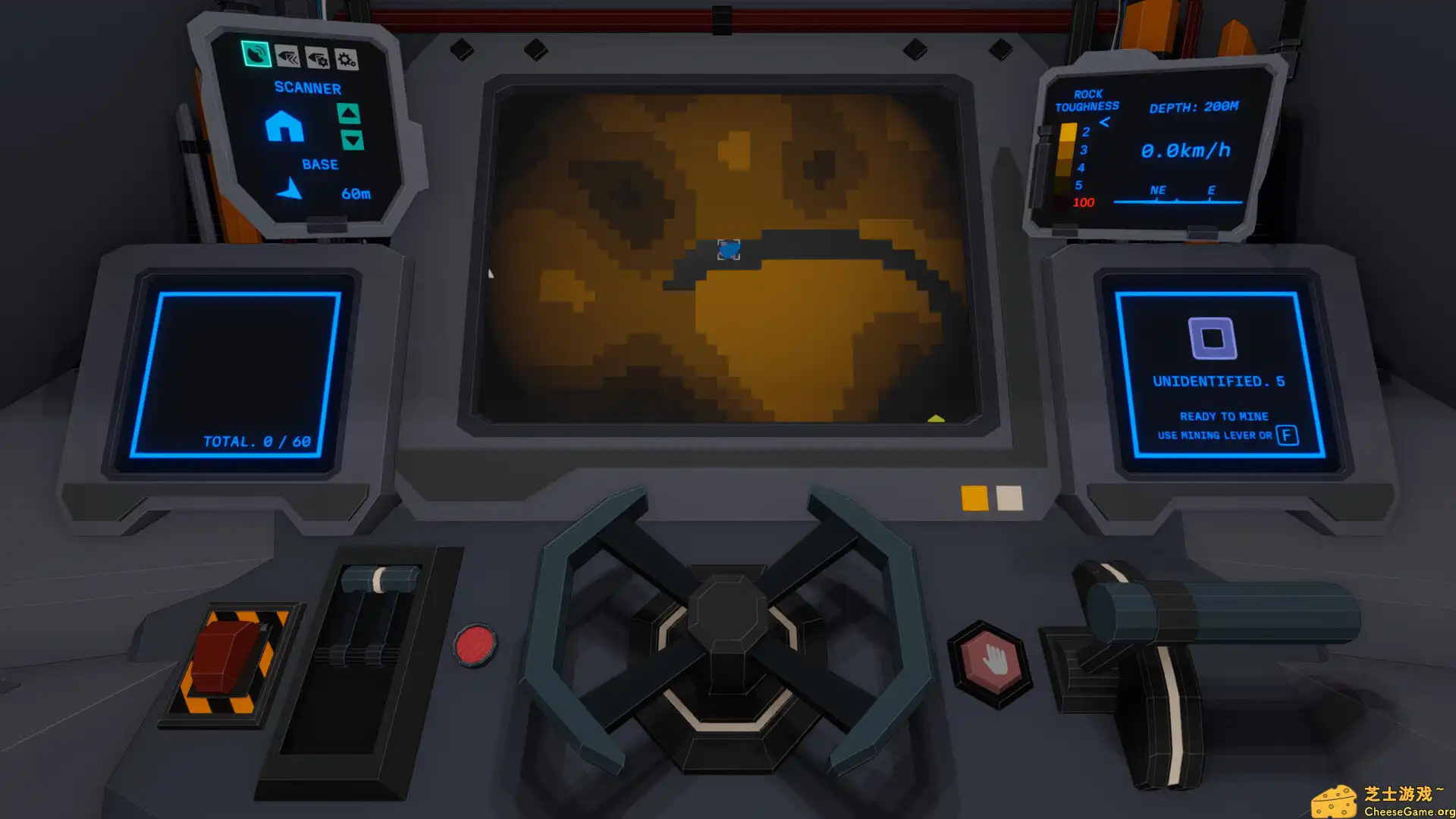Screen dimensions: 1456x819
Task: Switch to the SCANNER display mode
Action: [307, 87]
